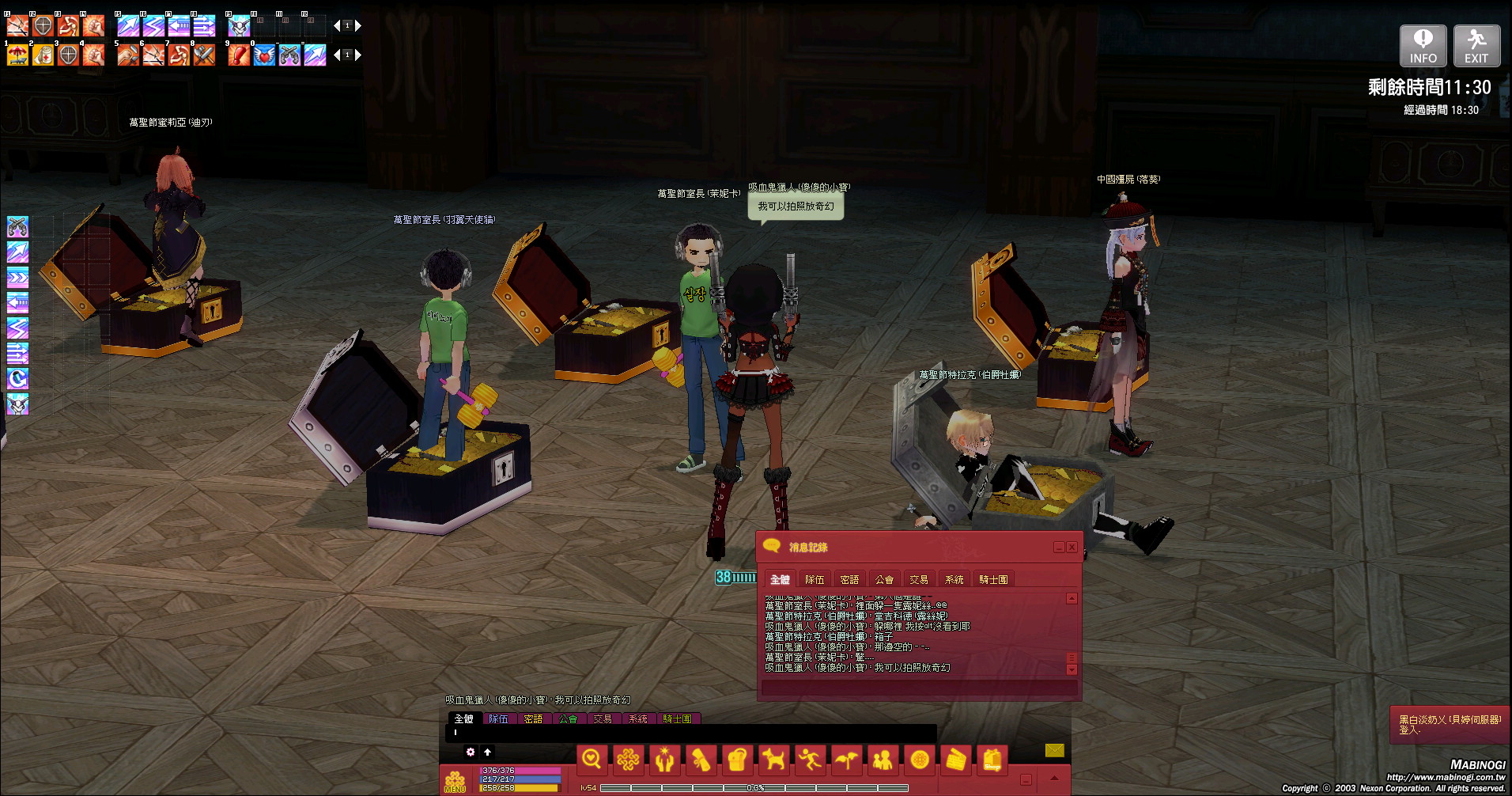
Task: Open the Shop gift icon
Action: point(992,760)
